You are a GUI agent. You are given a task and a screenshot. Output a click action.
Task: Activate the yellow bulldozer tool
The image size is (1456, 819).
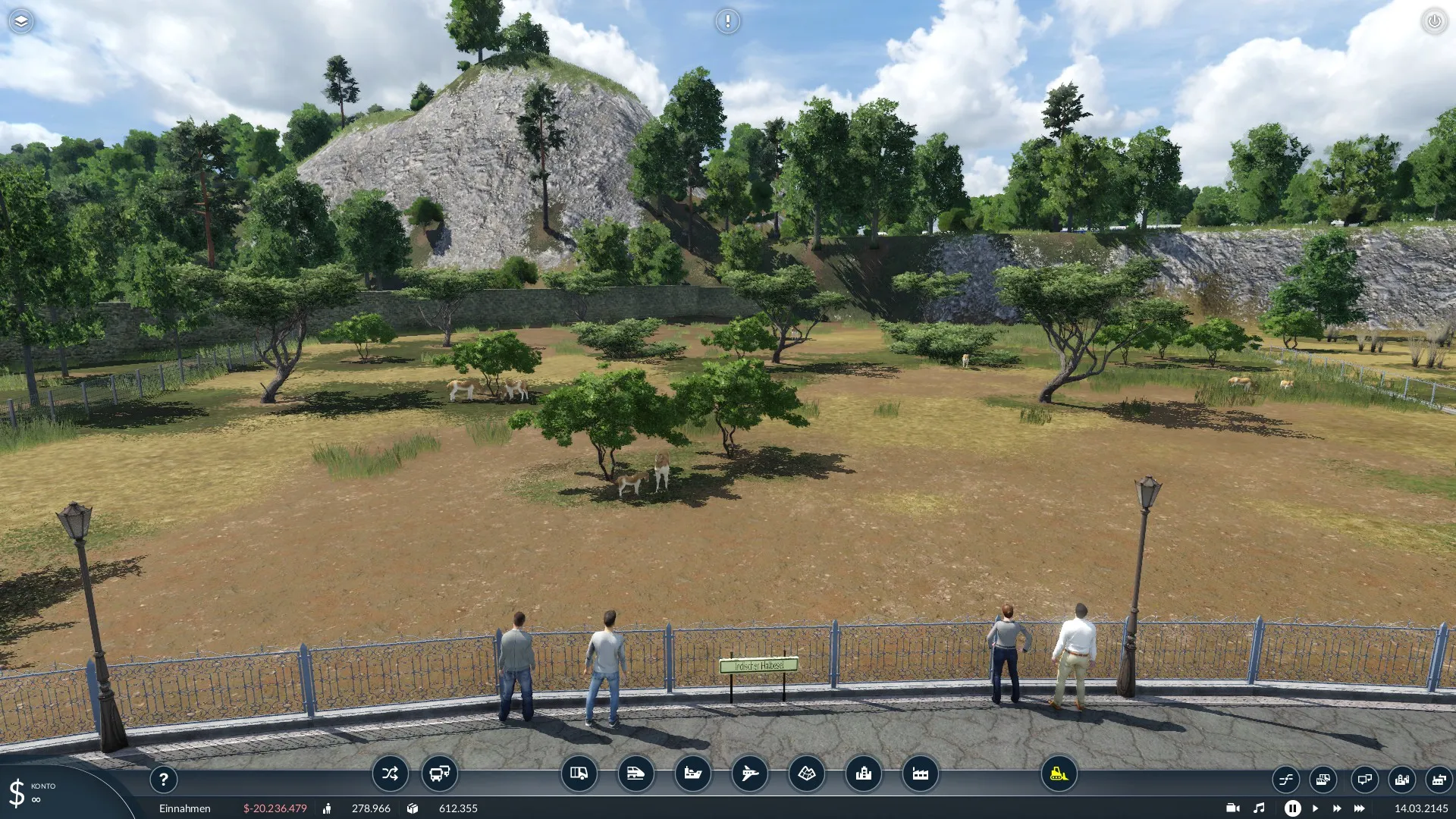pos(1059,773)
